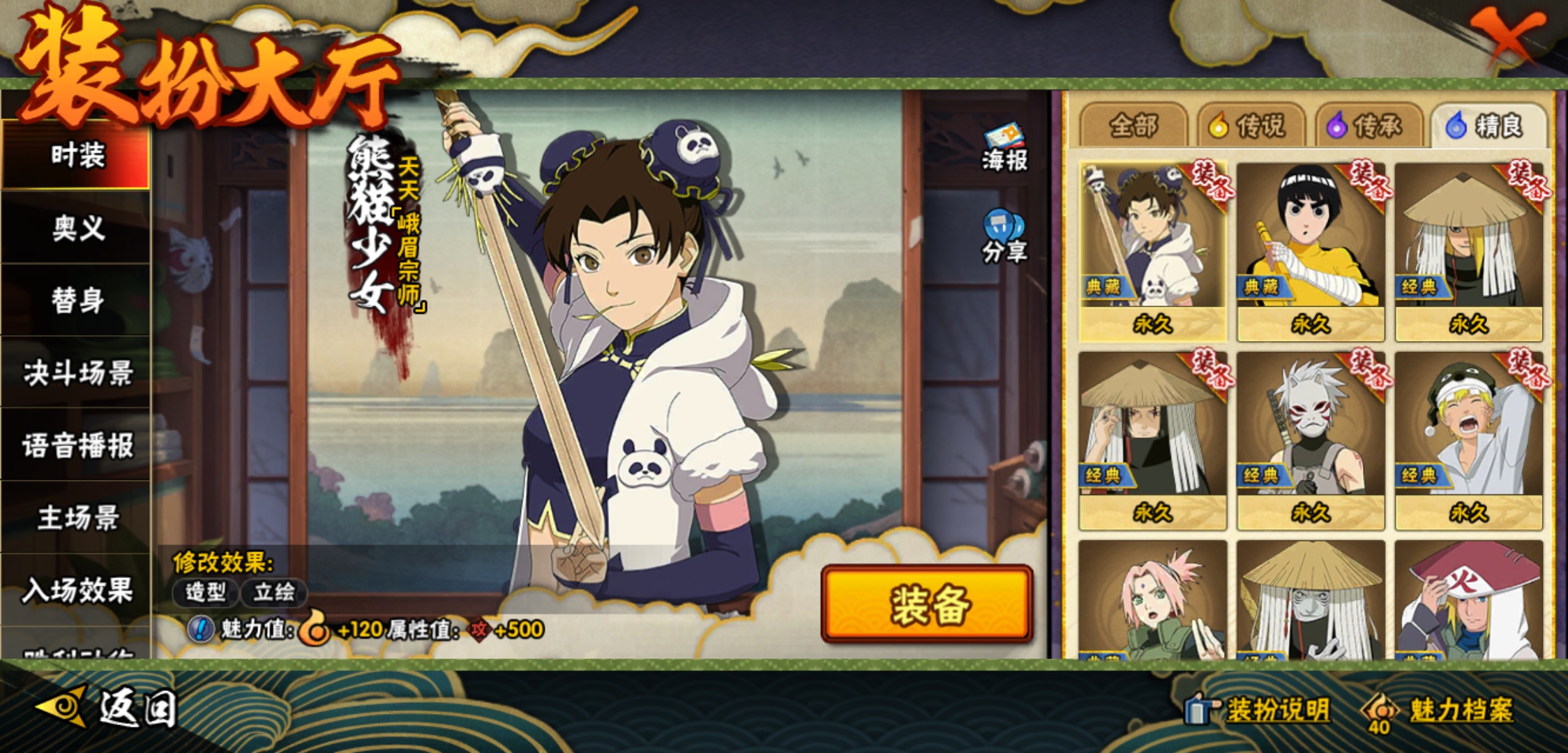Open the 装扮说明 help link
This screenshot has height=753, width=1568.
[x=1260, y=710]
